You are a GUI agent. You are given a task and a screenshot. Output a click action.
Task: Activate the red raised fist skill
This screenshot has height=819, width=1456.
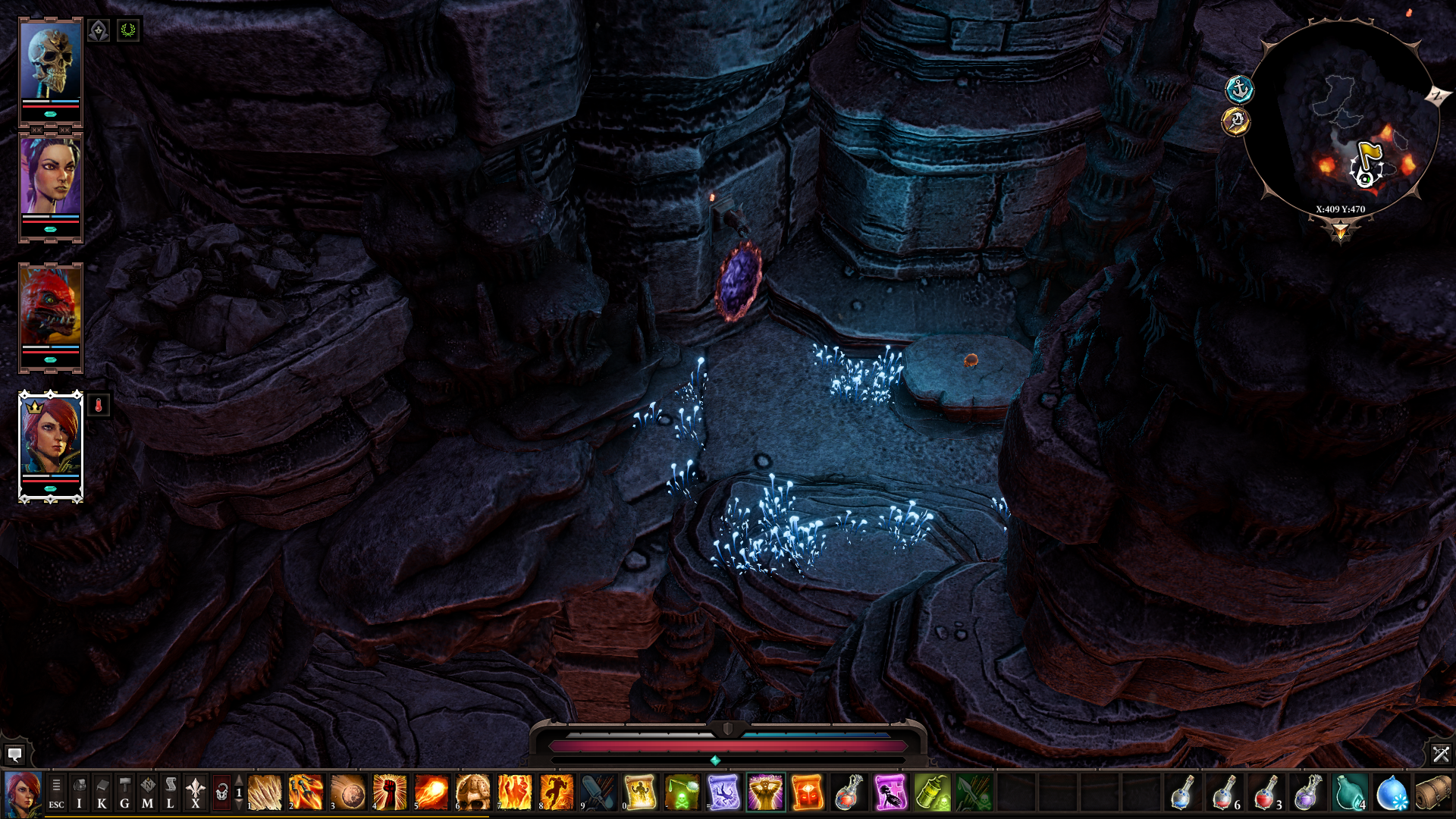coord(389,793)
